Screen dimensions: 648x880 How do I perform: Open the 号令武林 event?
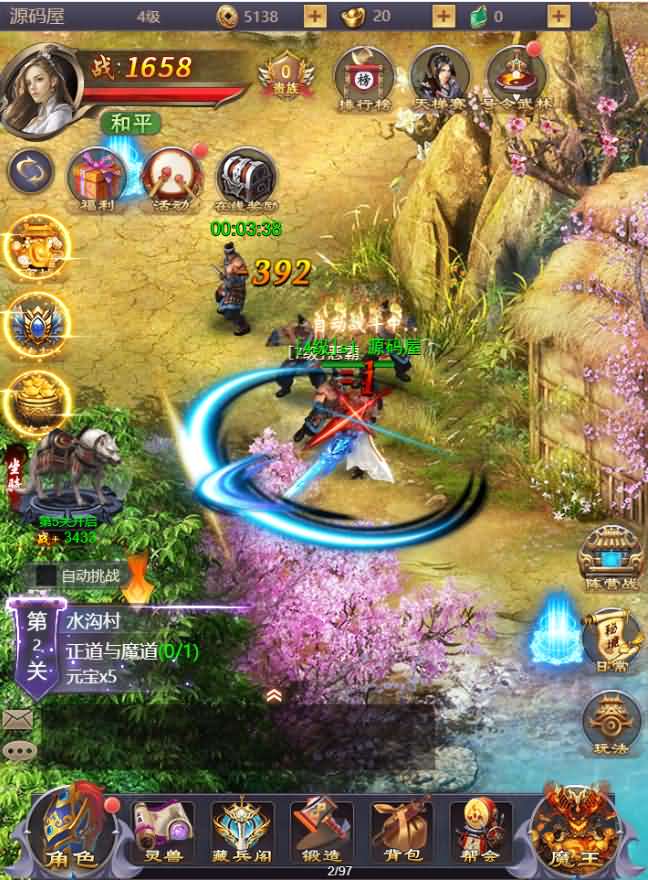coord(516,75)
